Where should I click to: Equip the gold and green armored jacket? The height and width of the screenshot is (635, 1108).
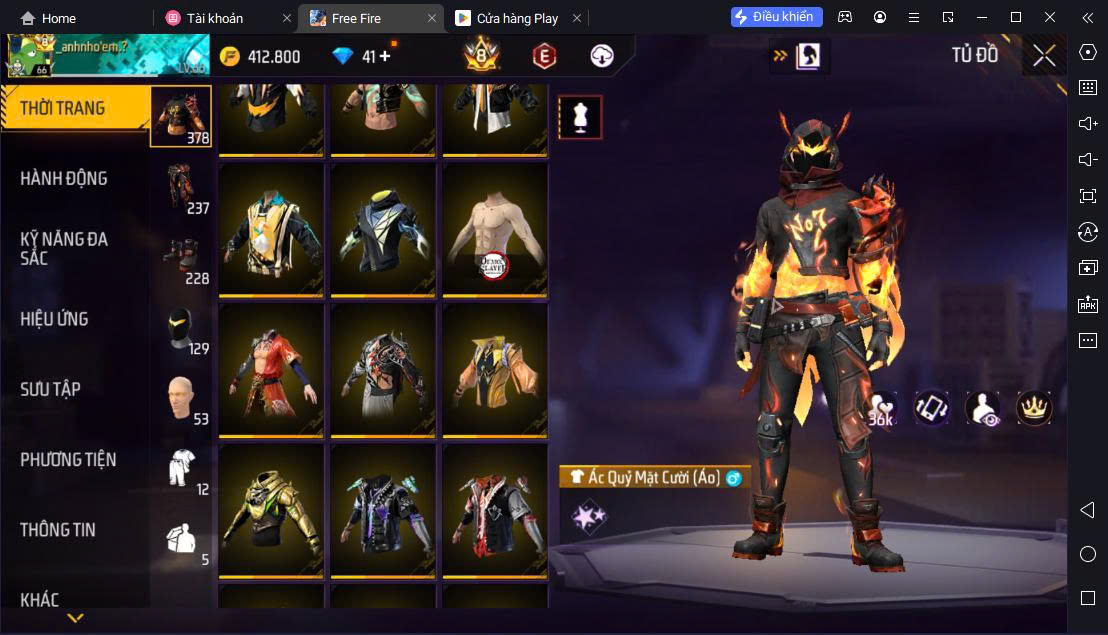click(x=271, y=510)
